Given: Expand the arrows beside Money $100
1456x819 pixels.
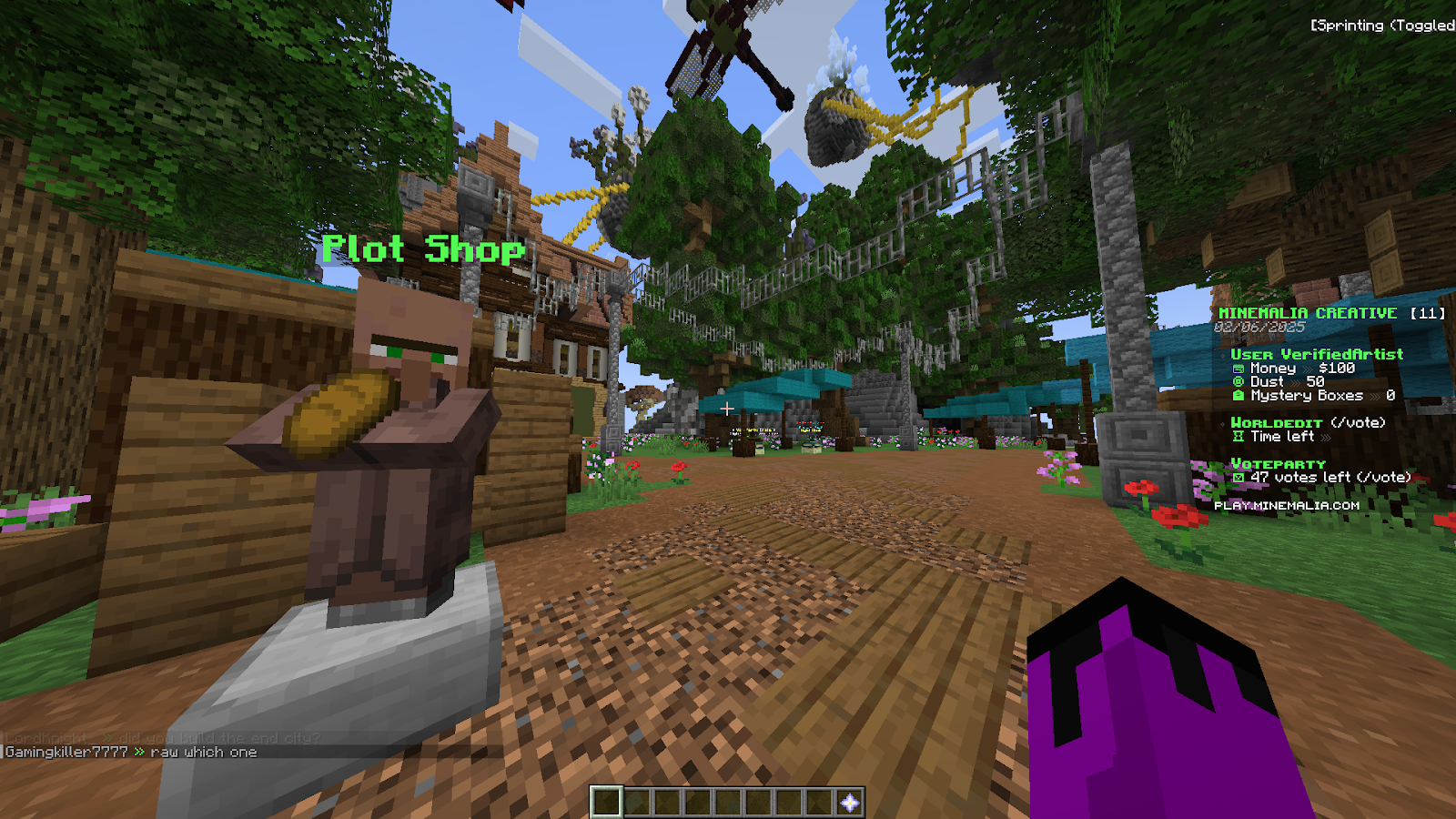Looking at the screenshot, I should (x=1309, y=368).
